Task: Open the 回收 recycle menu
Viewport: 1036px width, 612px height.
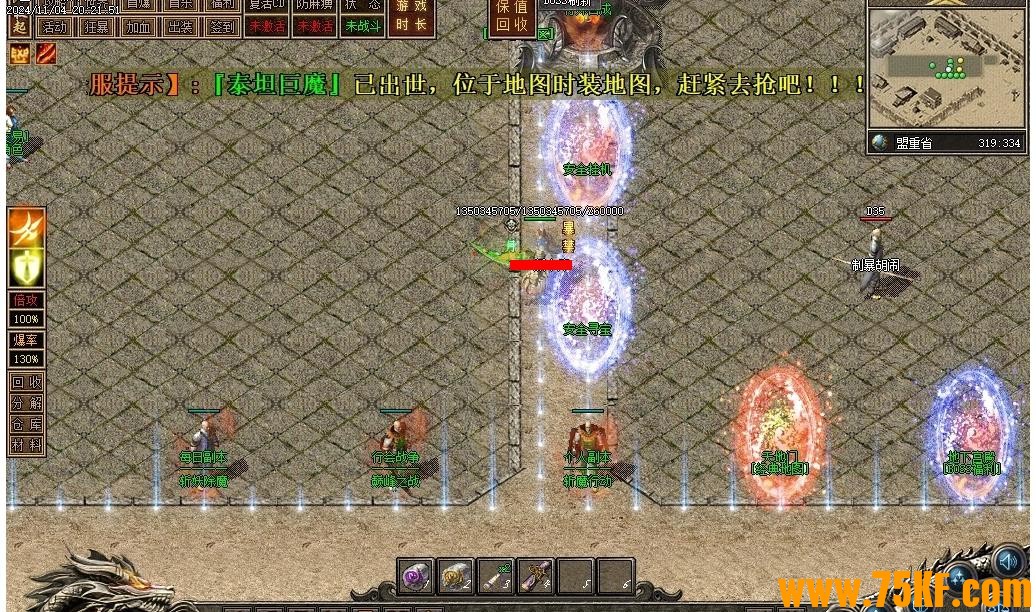Action: [26, 382]
